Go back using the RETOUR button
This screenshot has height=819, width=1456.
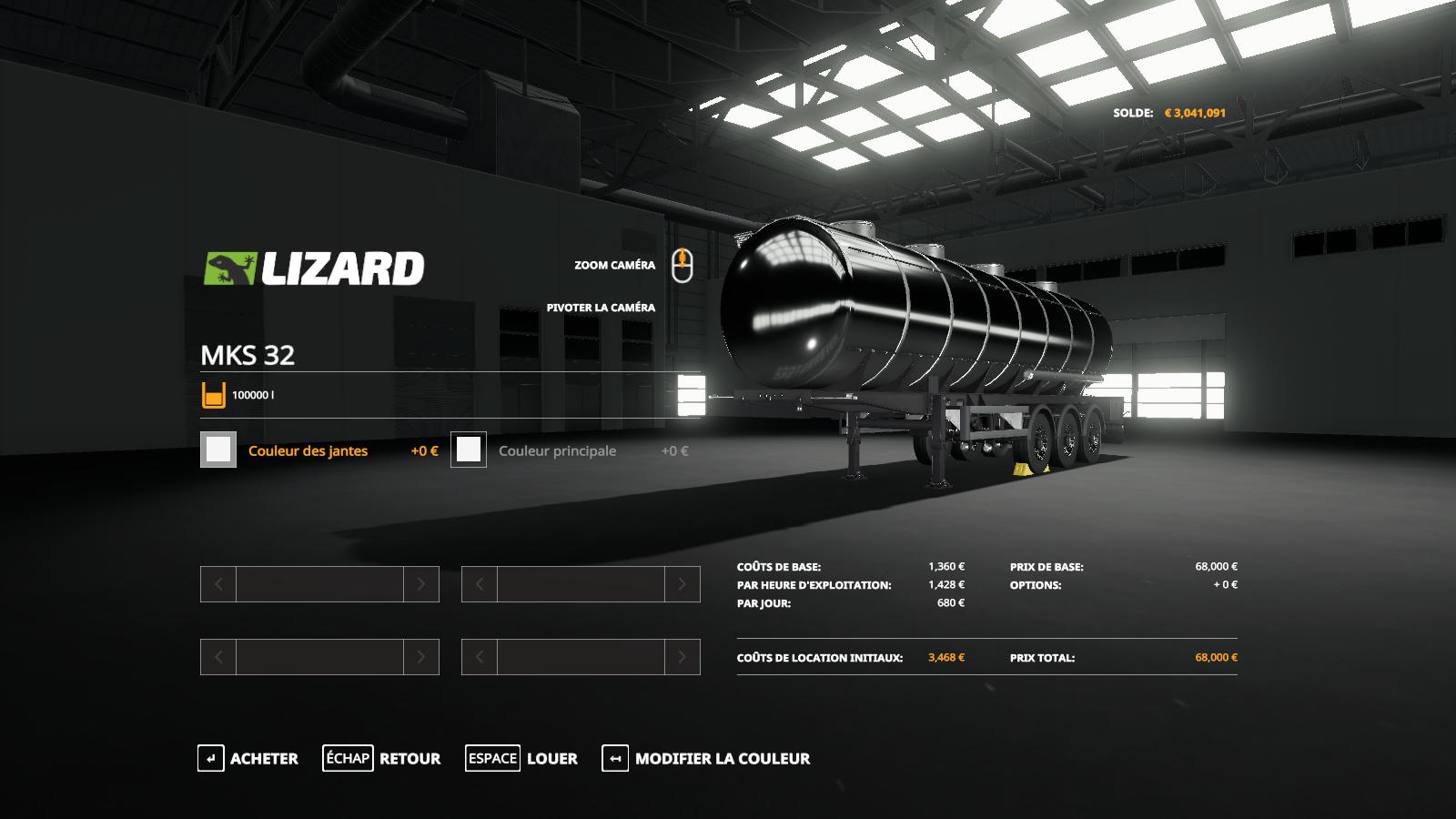pyautogui.click(x=381, y=758)
